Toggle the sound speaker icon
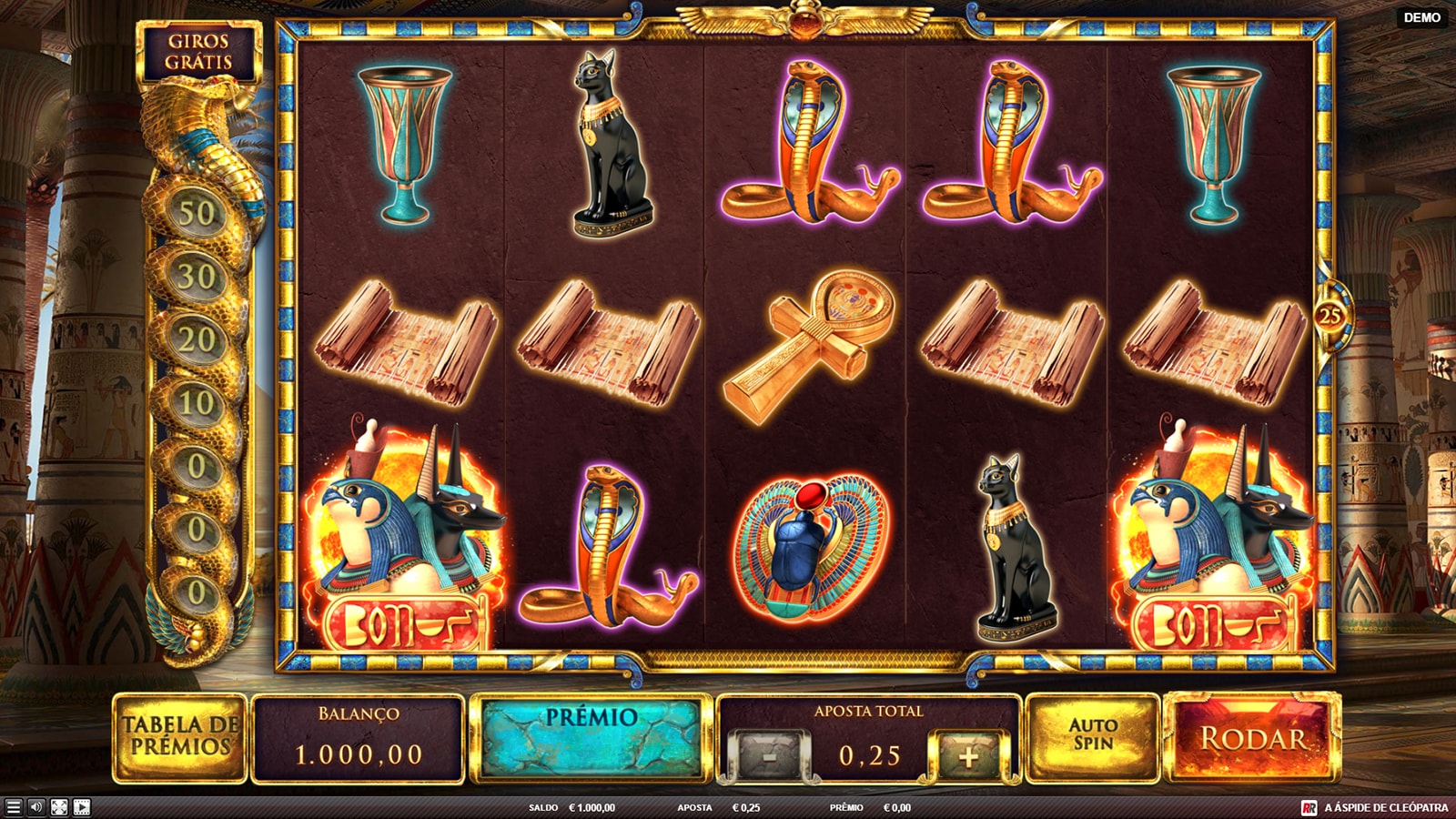This screenshot has height=819, width=1456. click(x=36, y=807)
